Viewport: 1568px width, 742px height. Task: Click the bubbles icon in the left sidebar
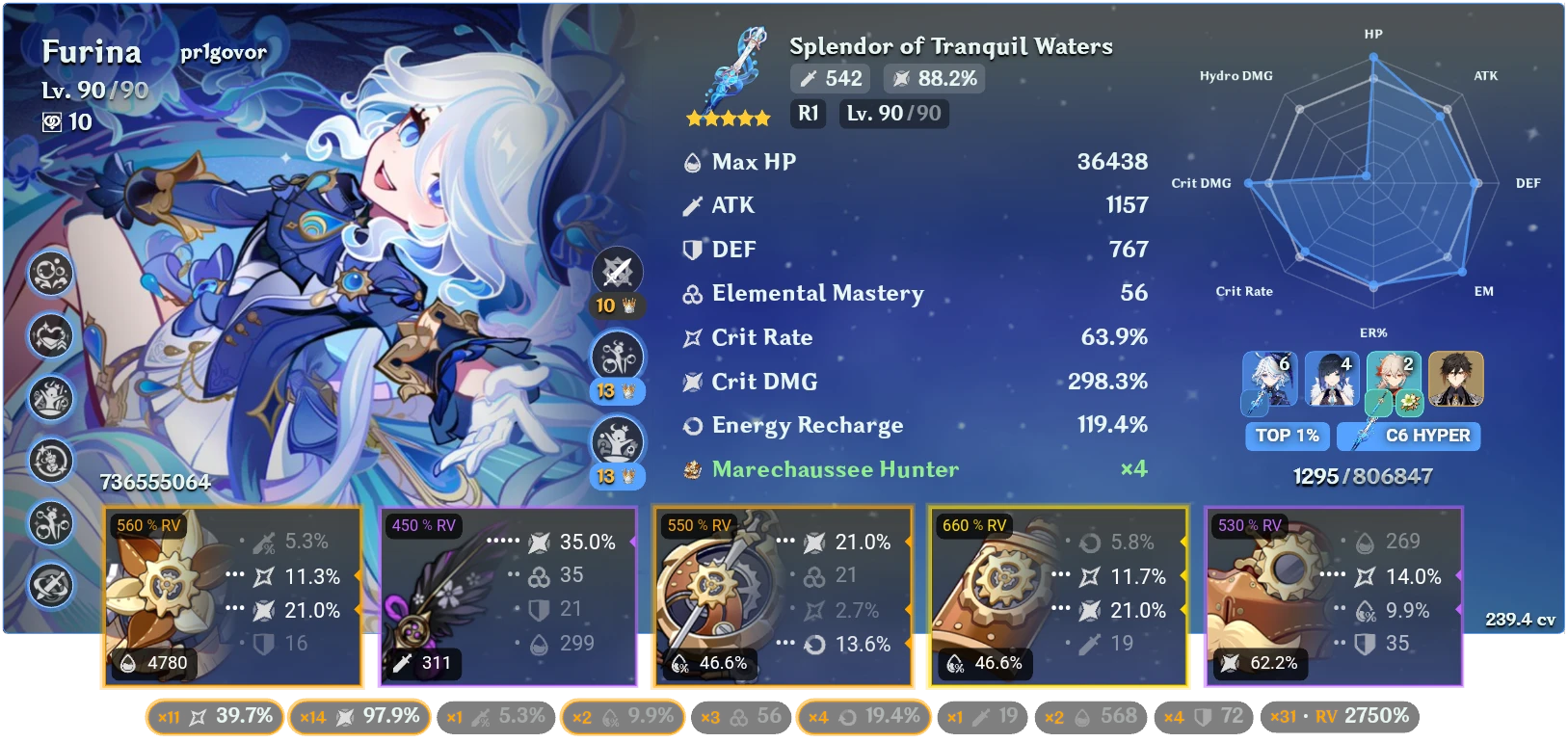[52, 274]
